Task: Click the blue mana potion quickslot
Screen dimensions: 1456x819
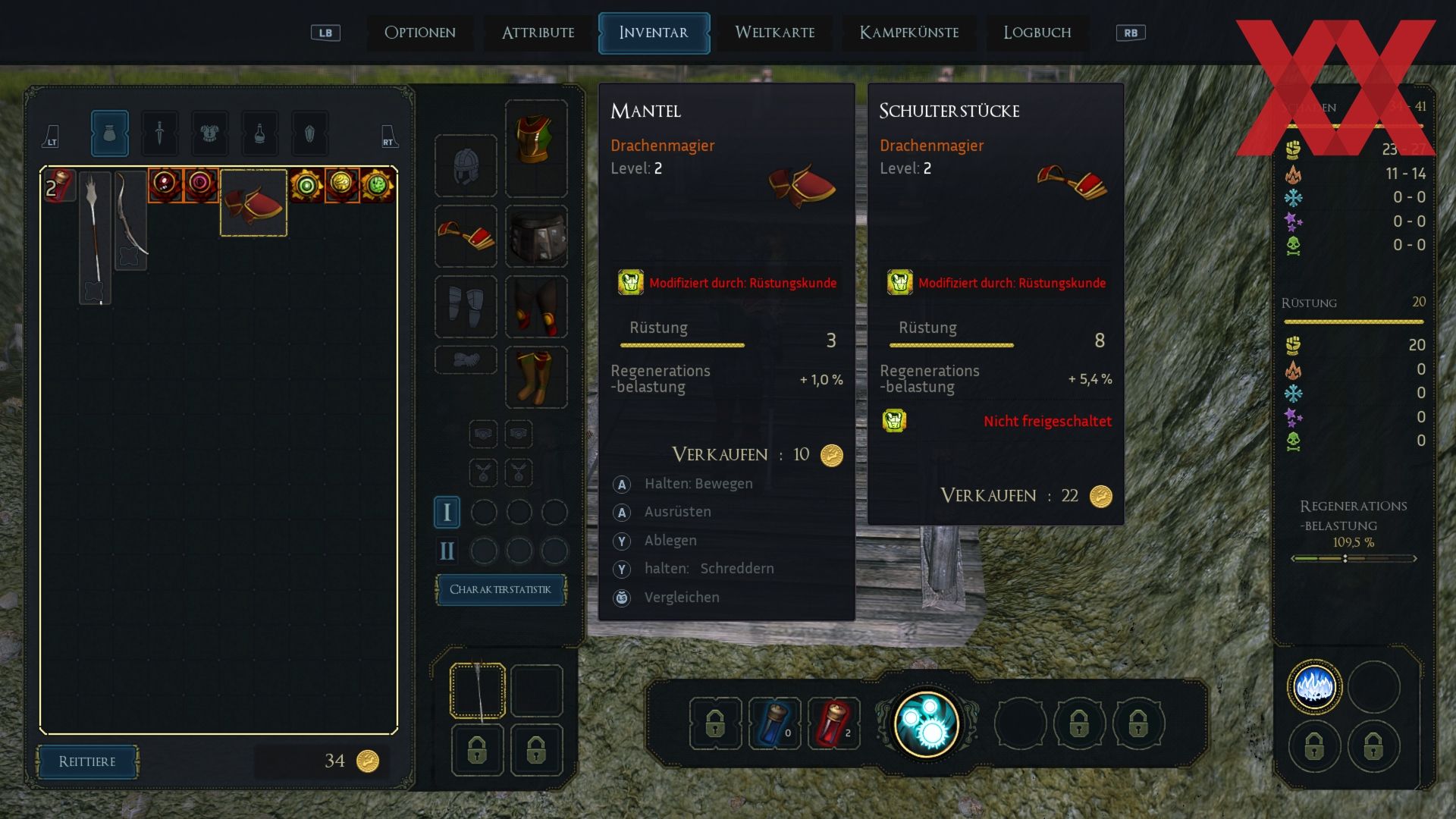Action: point(774,723)
